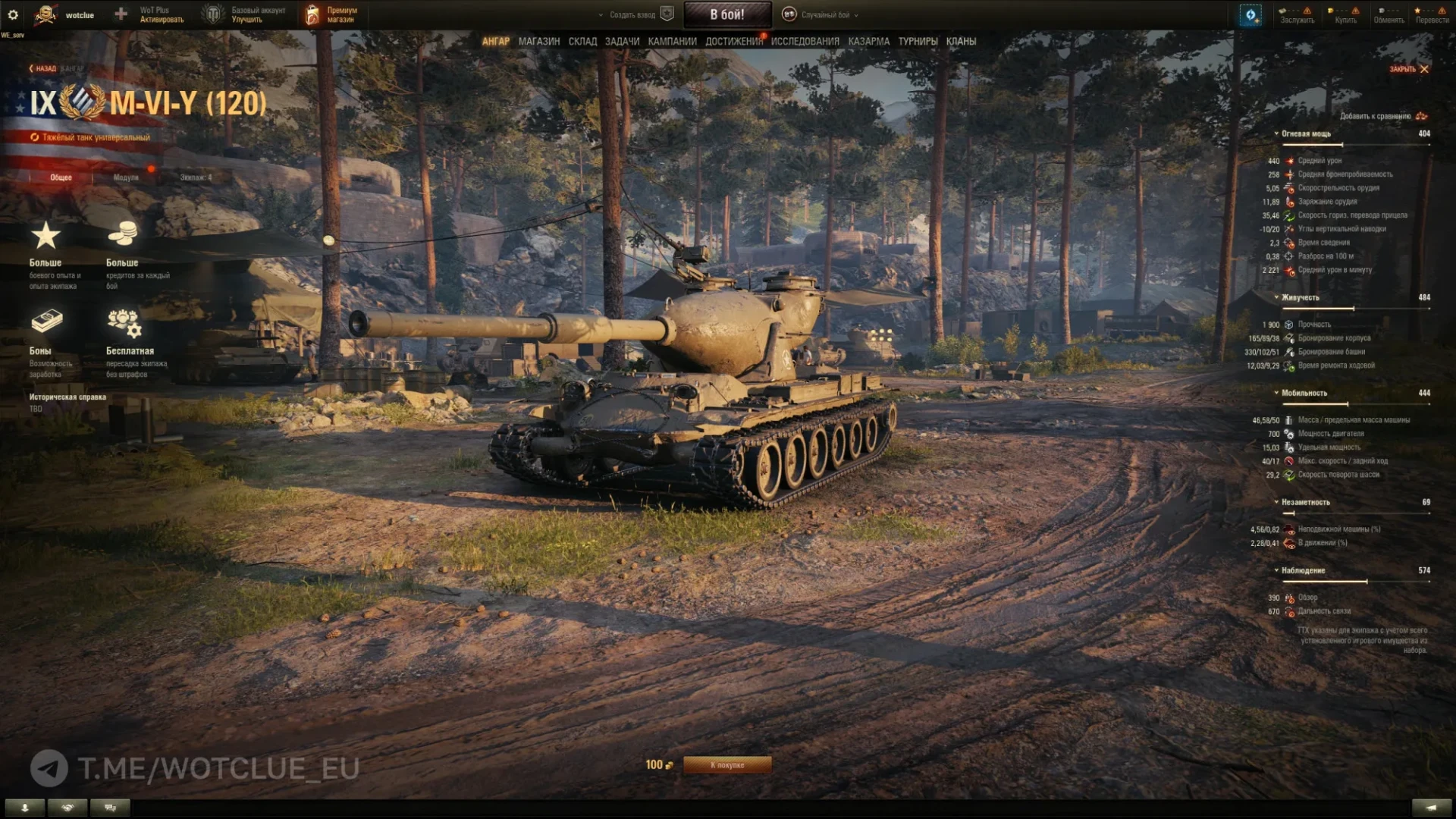
Task: Go to ТУРНИРЫ
Action: point(918,42)
